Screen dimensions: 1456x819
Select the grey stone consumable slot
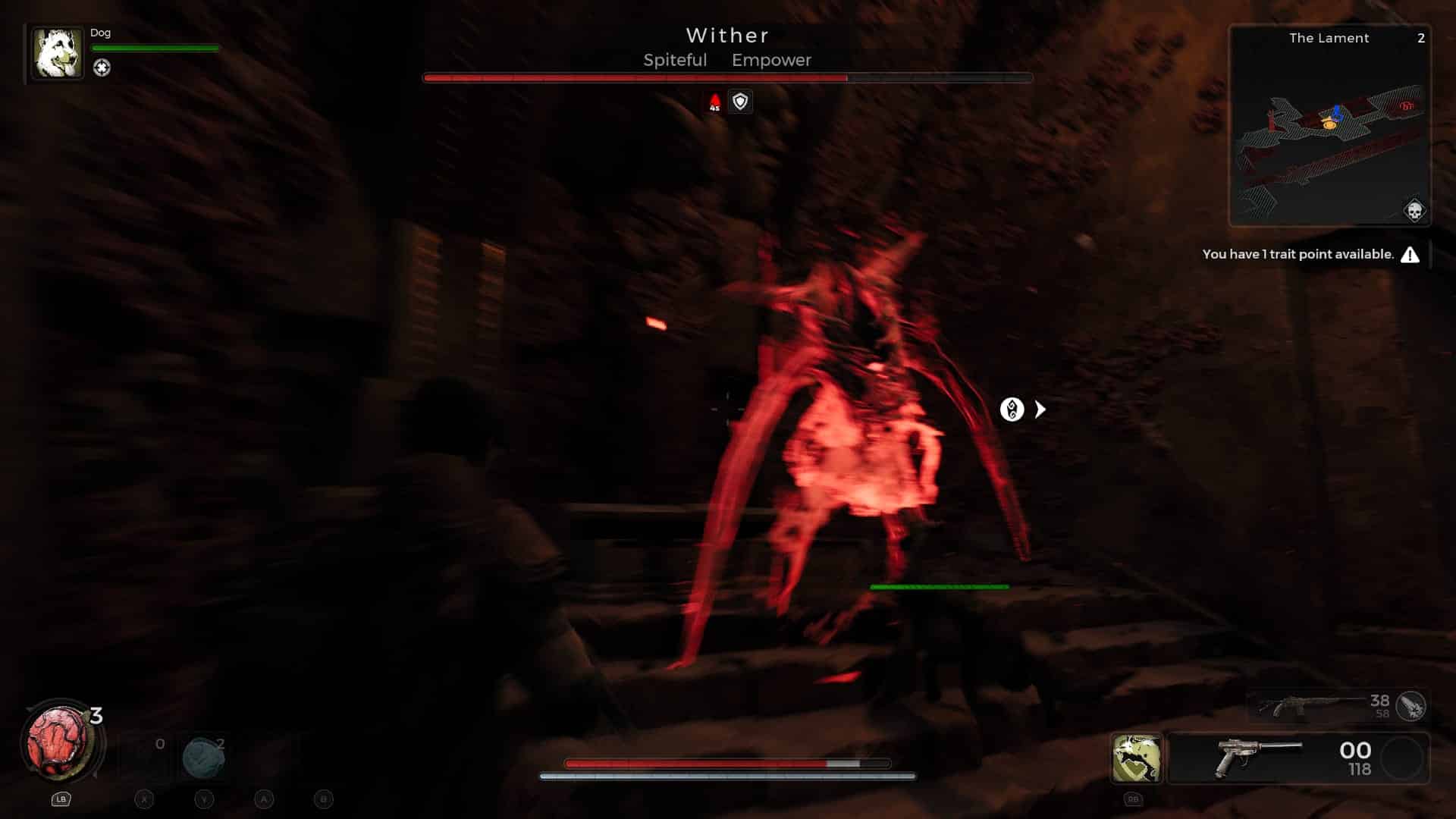tap(203, 757)
